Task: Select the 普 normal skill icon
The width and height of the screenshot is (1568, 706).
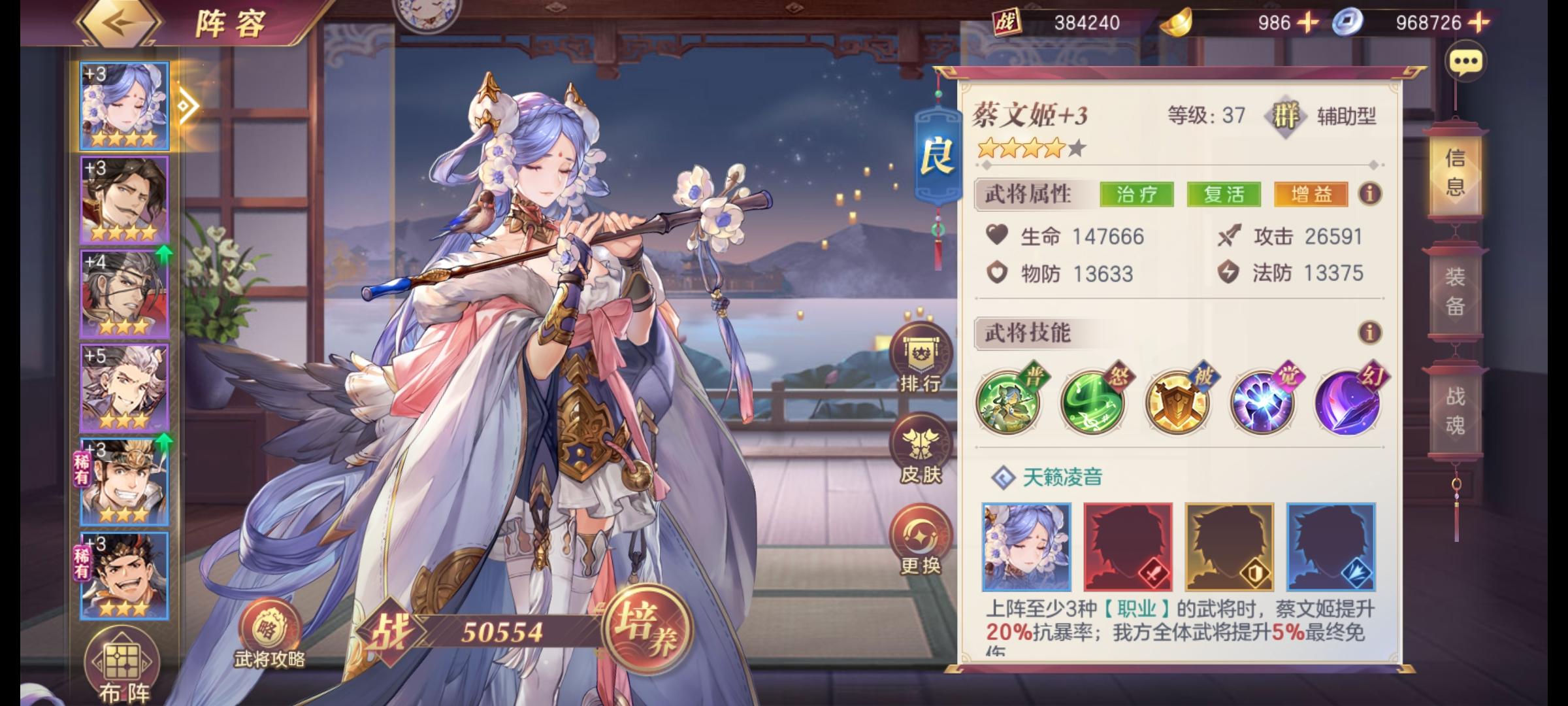Action: point(1009,403)
